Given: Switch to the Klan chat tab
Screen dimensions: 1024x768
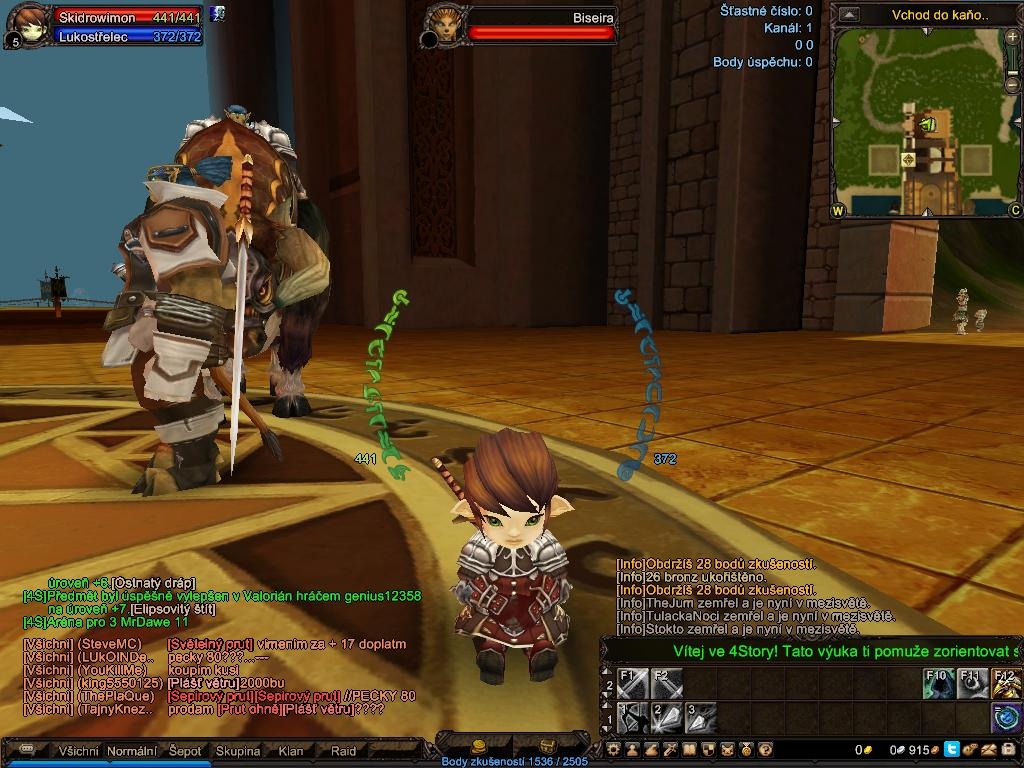Looking at the screenshot, I should (x=291, y=751).
